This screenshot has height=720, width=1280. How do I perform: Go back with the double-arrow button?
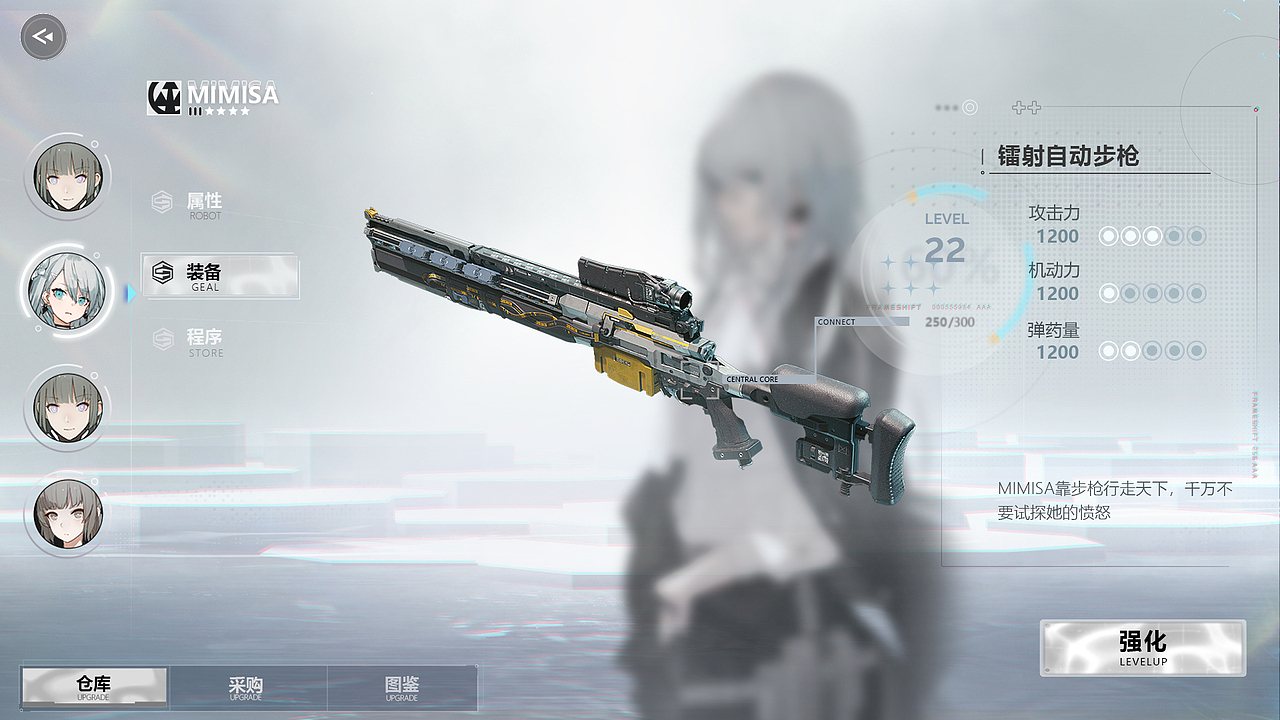[43, 37]
